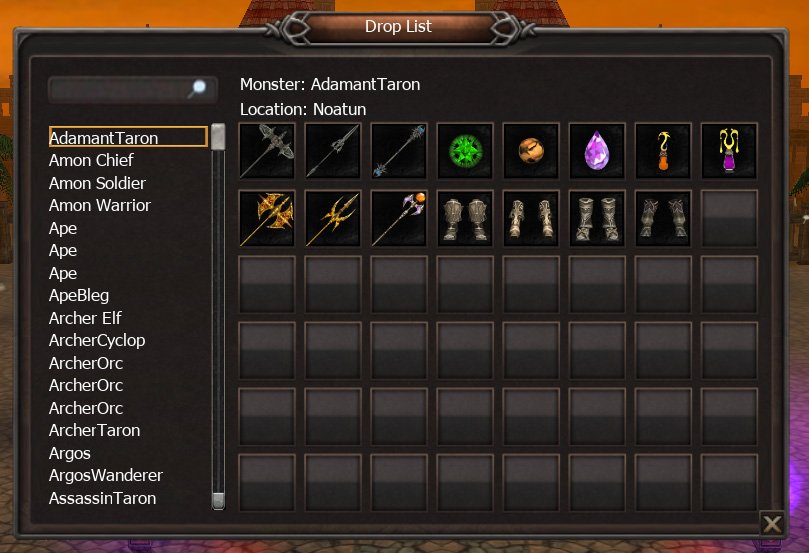Select ArcherCyclop in the list
809x553 pixels.
(x=97, y=340)
